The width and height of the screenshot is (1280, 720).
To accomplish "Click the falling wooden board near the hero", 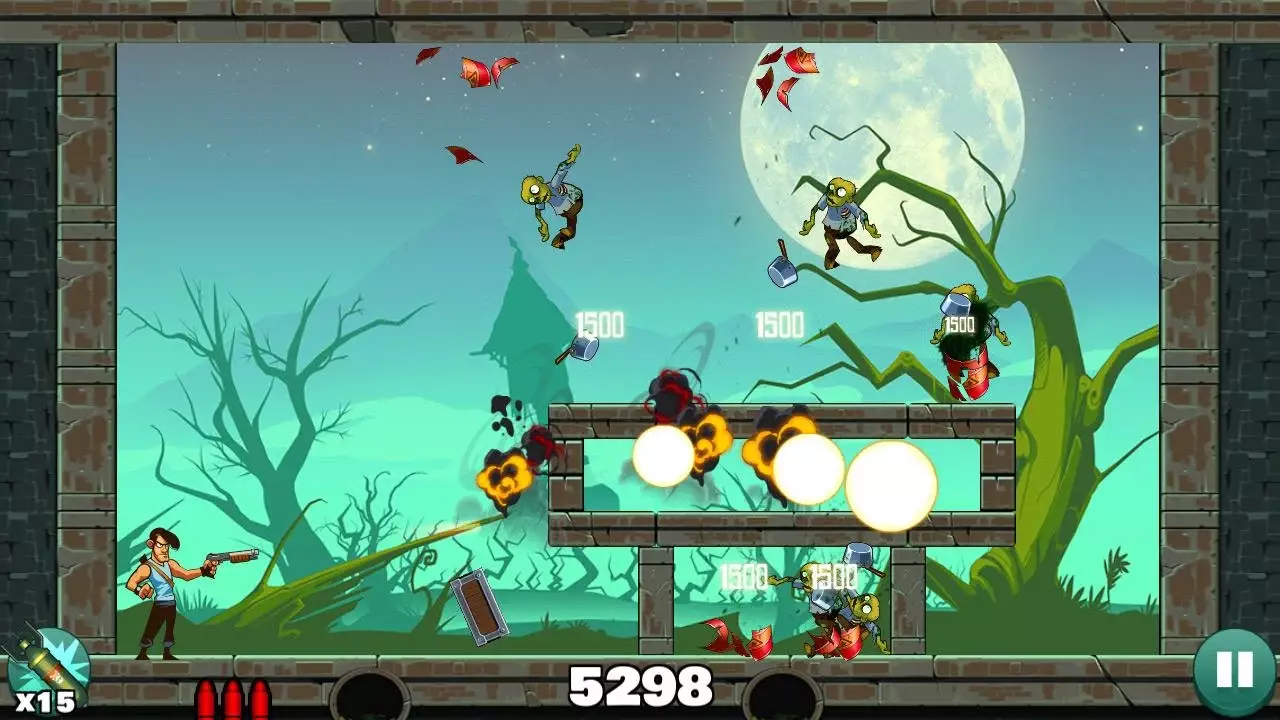I will pos(477,607).
